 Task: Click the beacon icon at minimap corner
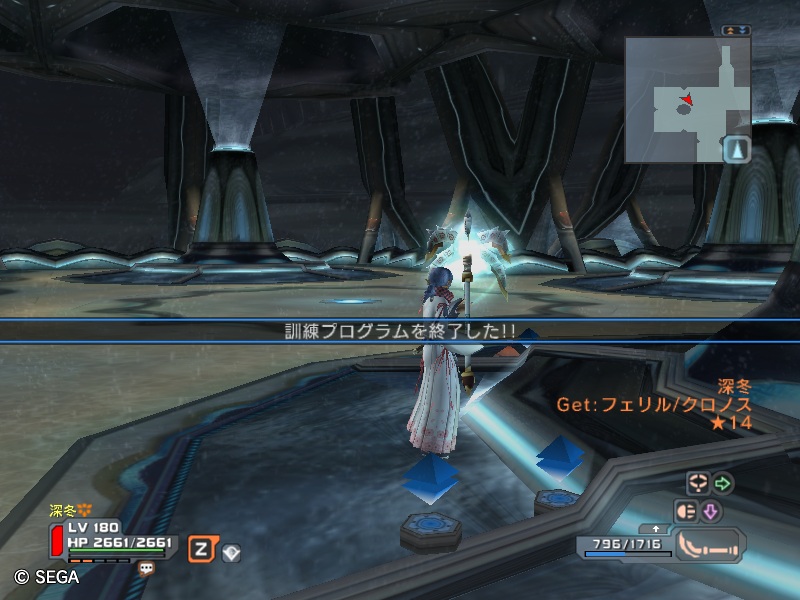tap(737, 149)
